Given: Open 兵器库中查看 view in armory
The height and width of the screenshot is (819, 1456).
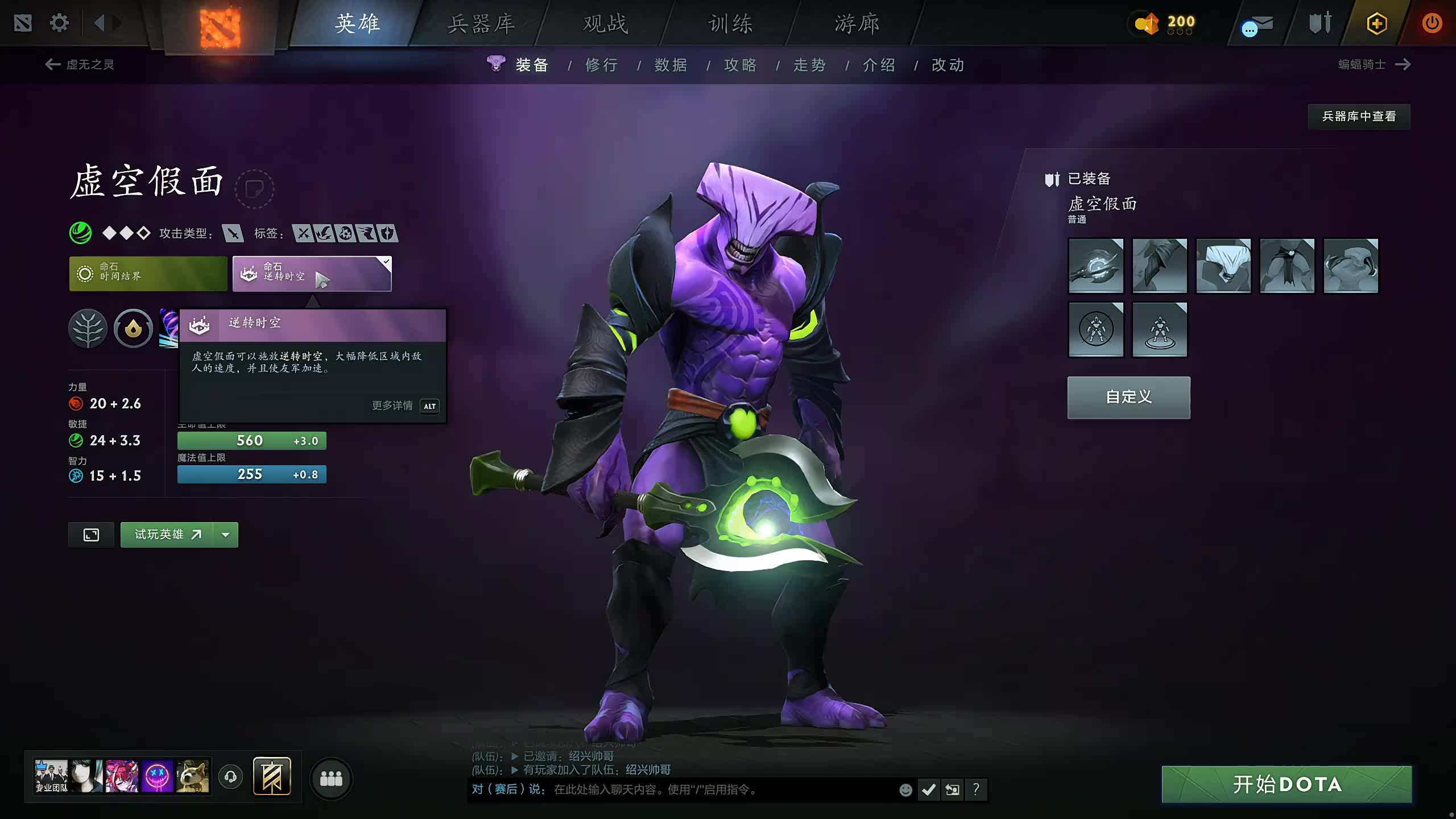Looking at the screenshot, I should pos(1359,117).
